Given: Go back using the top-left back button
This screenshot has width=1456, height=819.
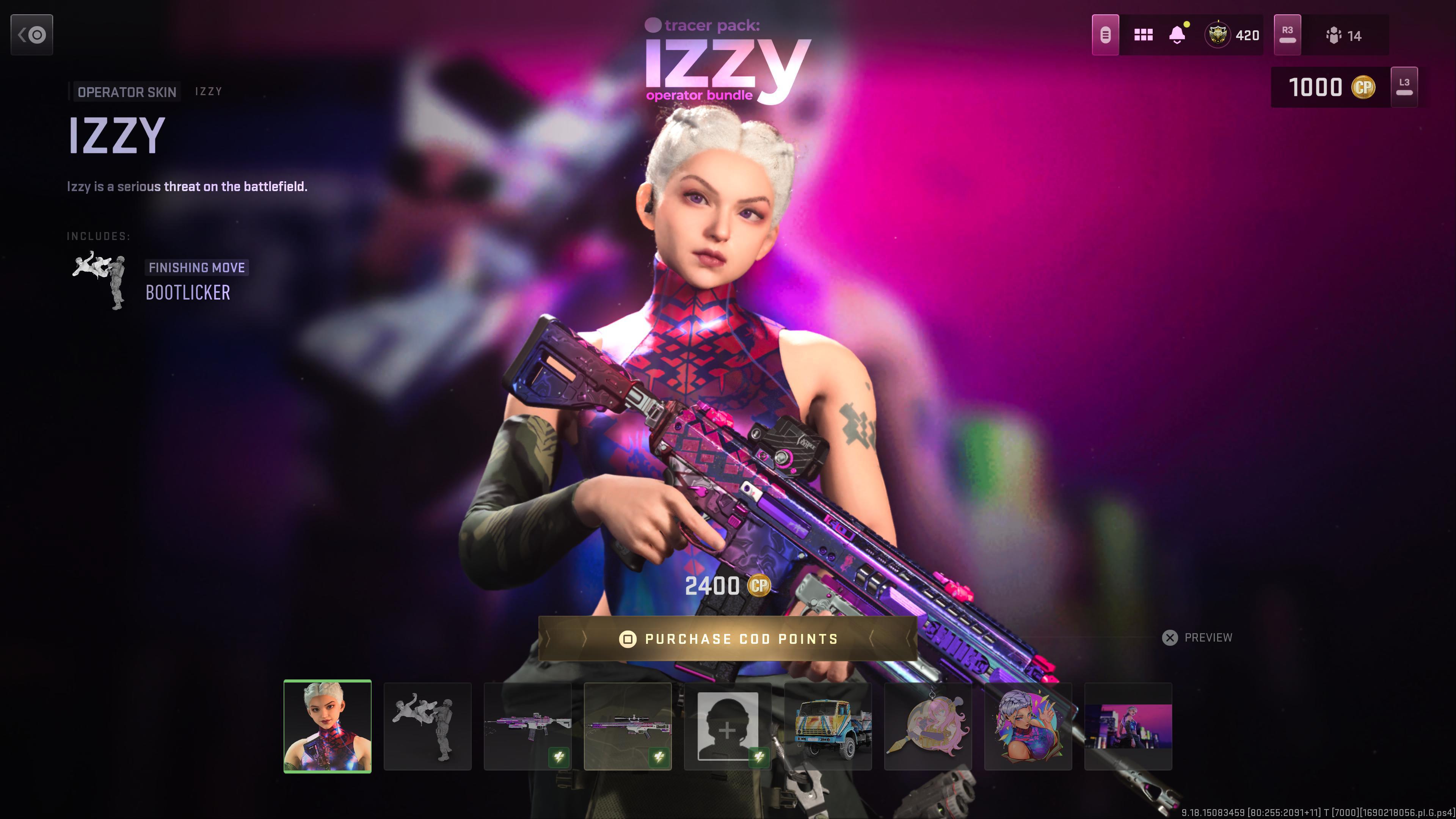Looking at the screenshot, I should [x=31, y=35].
